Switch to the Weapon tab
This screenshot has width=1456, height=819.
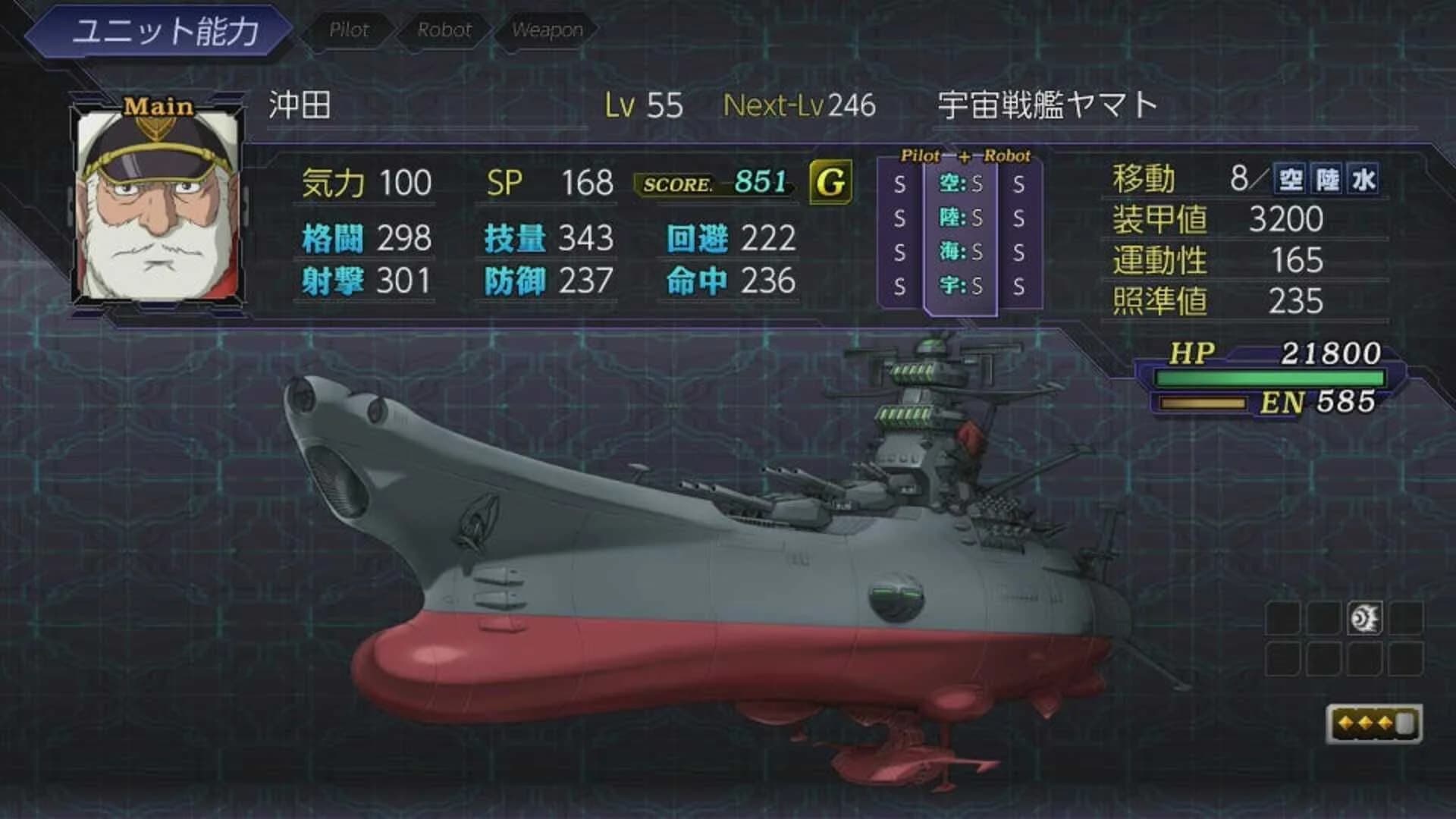pyautogui.click(x=548, y=30)
